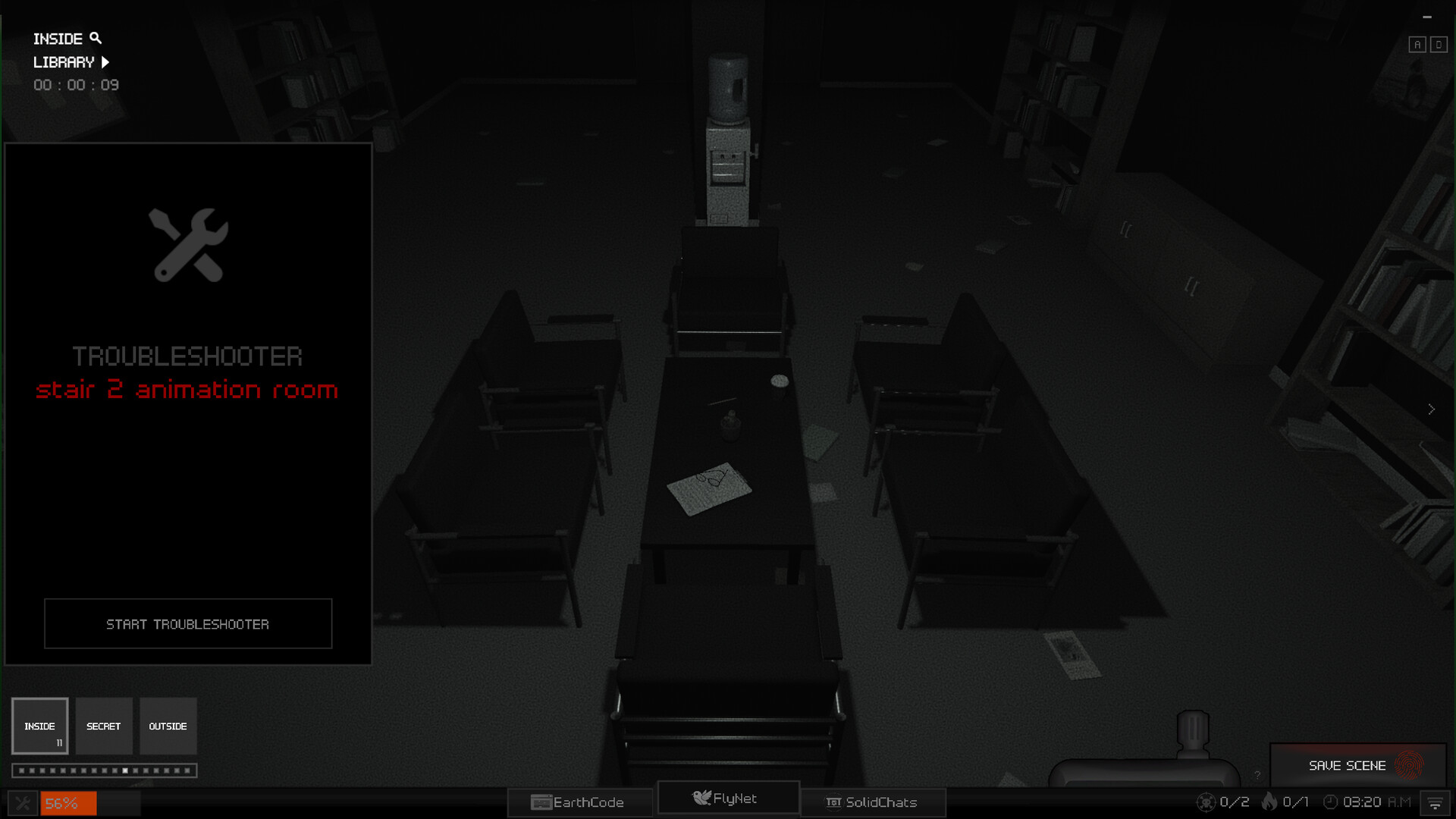The height and width of the screenshot is (819, 1456).
Task: Activate the highlighted camera dot in the strip
Action: (x=126, y=770)
